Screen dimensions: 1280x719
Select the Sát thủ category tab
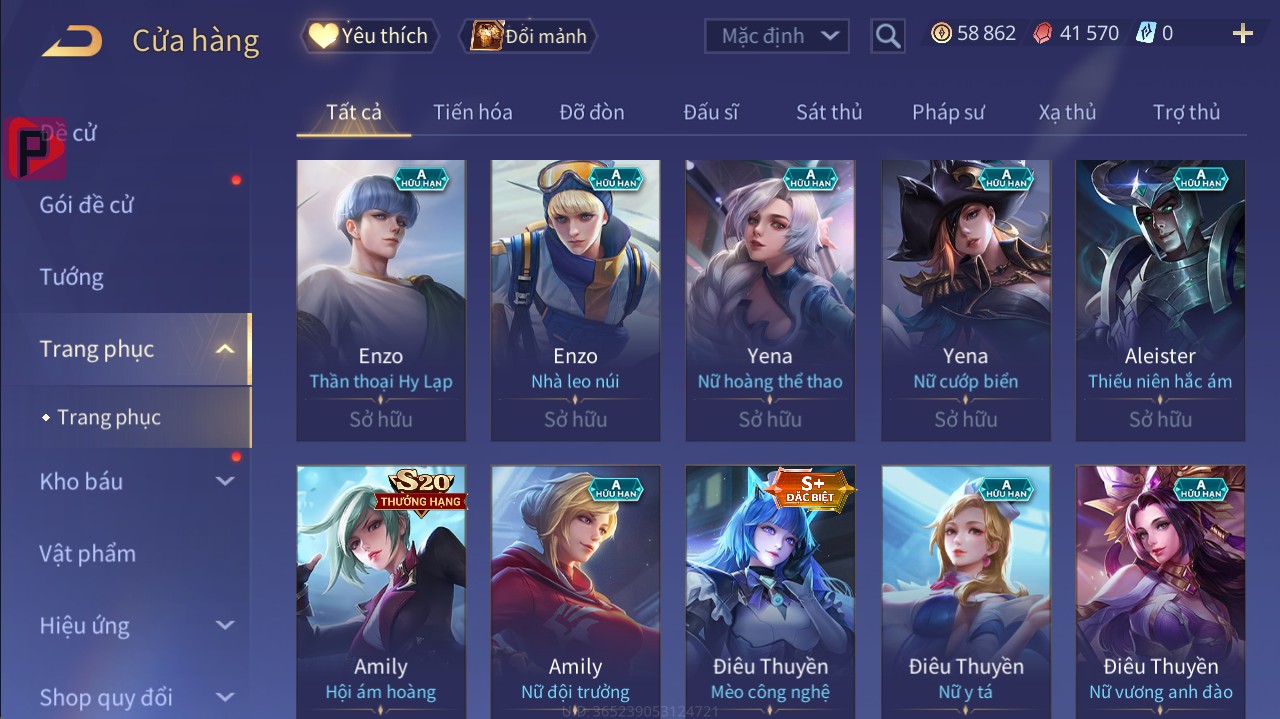coord(829,112)
